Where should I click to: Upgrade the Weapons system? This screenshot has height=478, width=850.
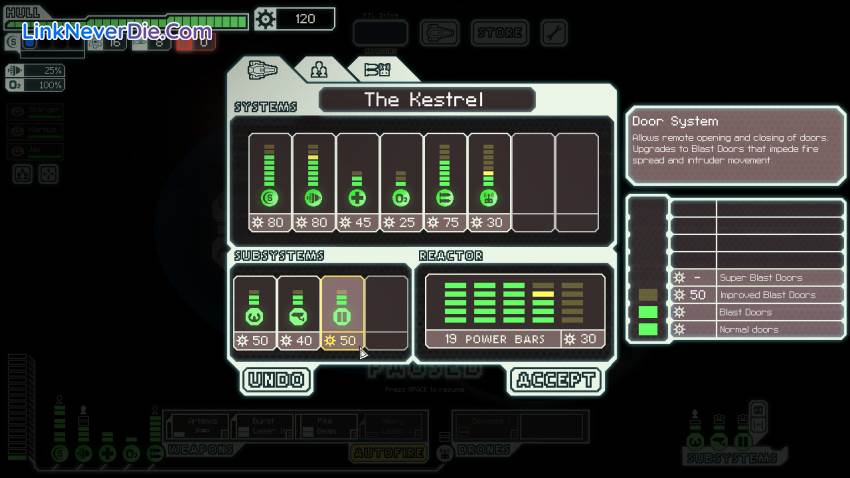tap(446, 182)
